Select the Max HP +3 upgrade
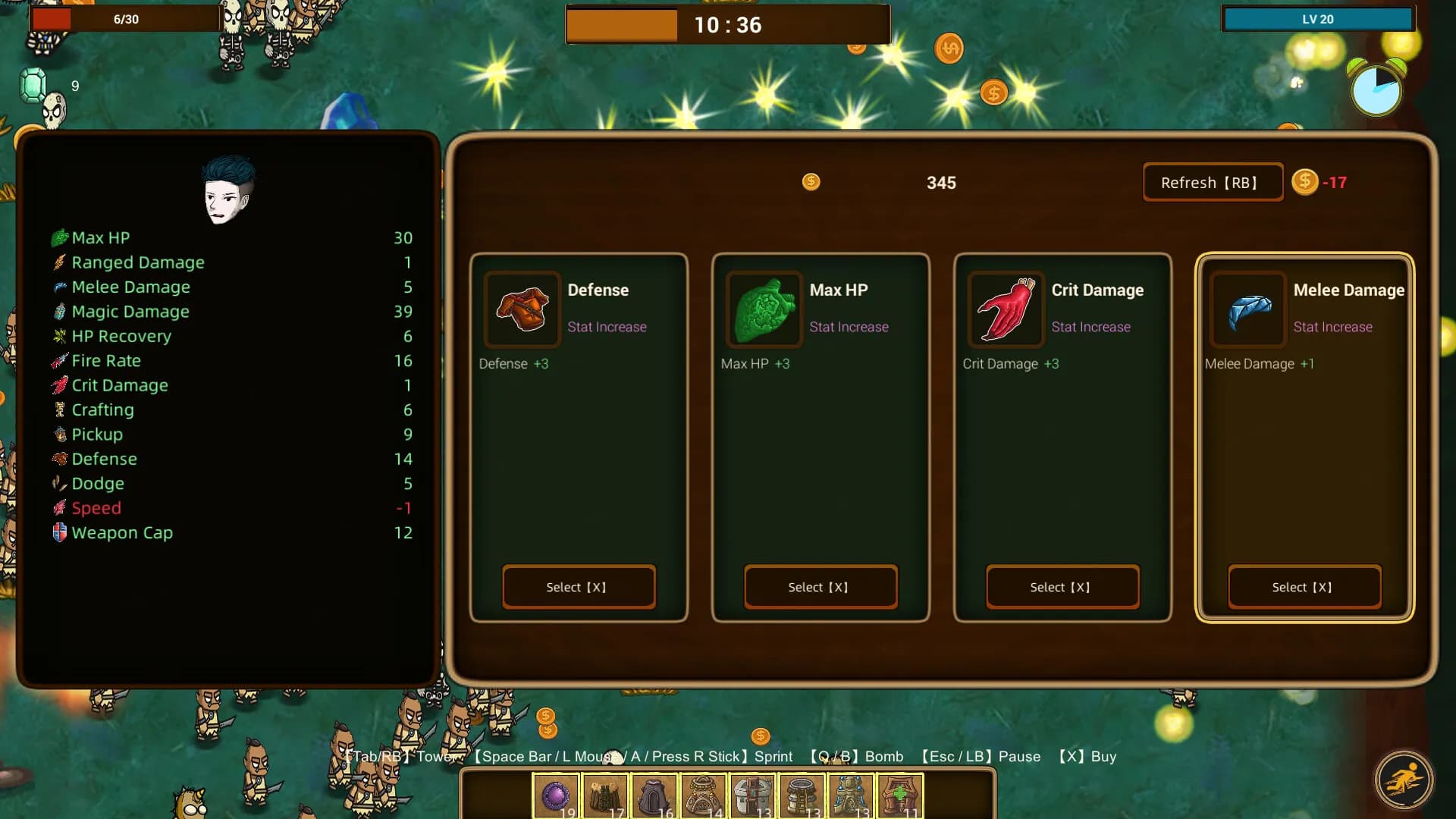This screenshot has width=1456, height=819. pyautogui.click(x=821, y=587)
